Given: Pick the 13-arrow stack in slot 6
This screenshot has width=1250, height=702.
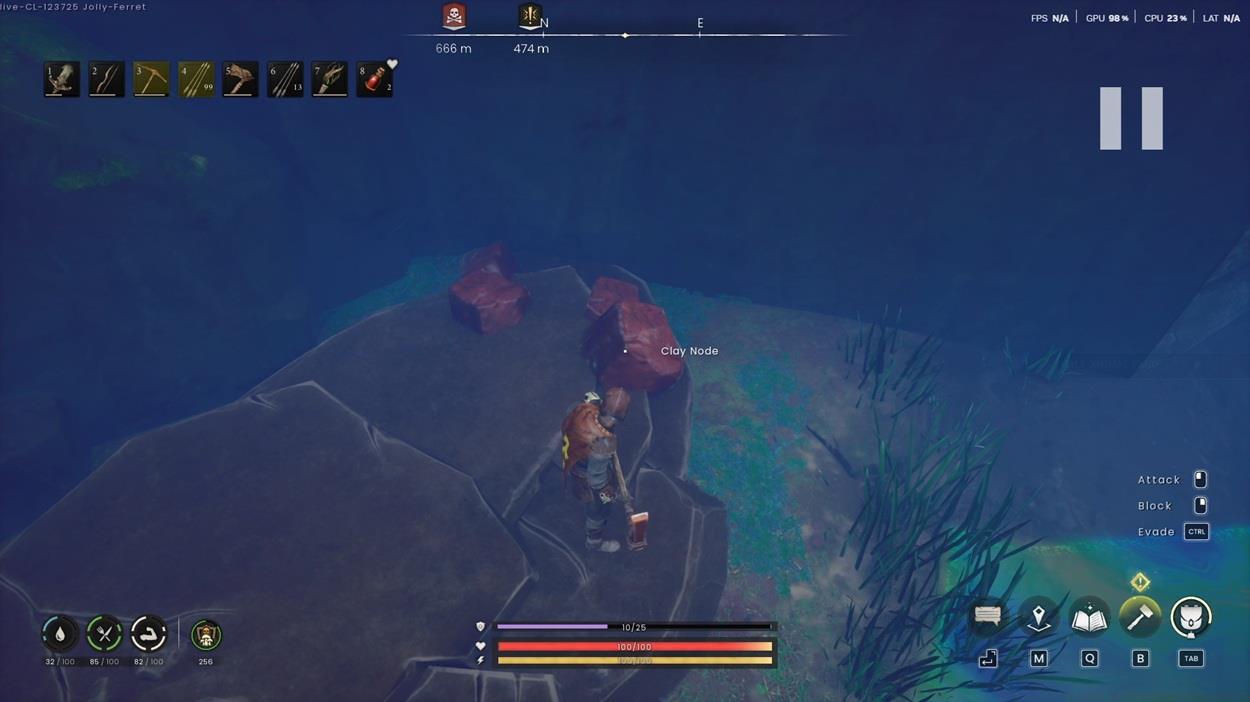Looking at the screenshot, I should click(285, 79).
